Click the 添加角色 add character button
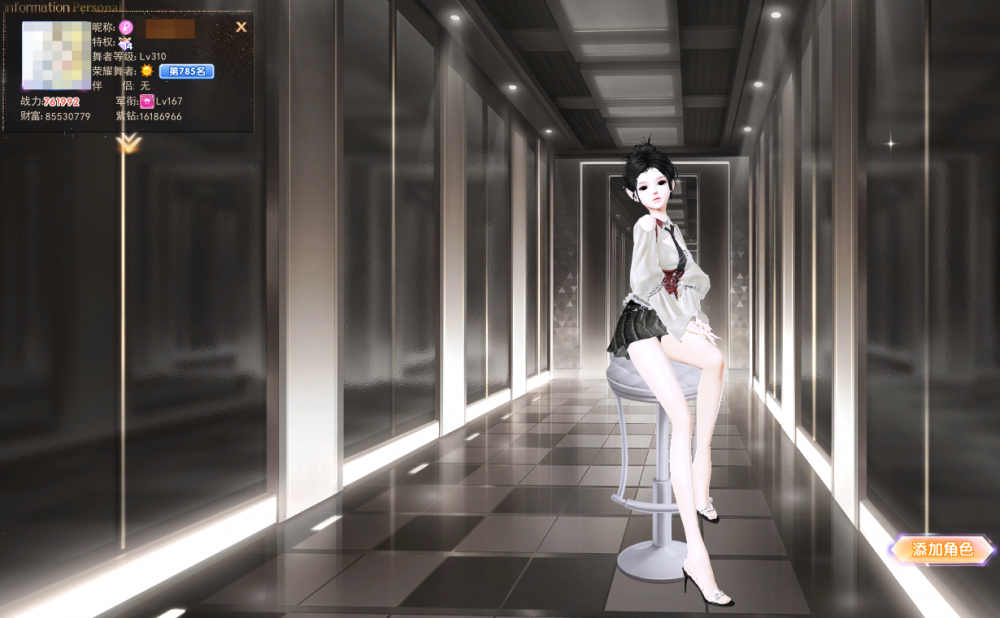The image size is (1000, 618). tap(941, 549)
